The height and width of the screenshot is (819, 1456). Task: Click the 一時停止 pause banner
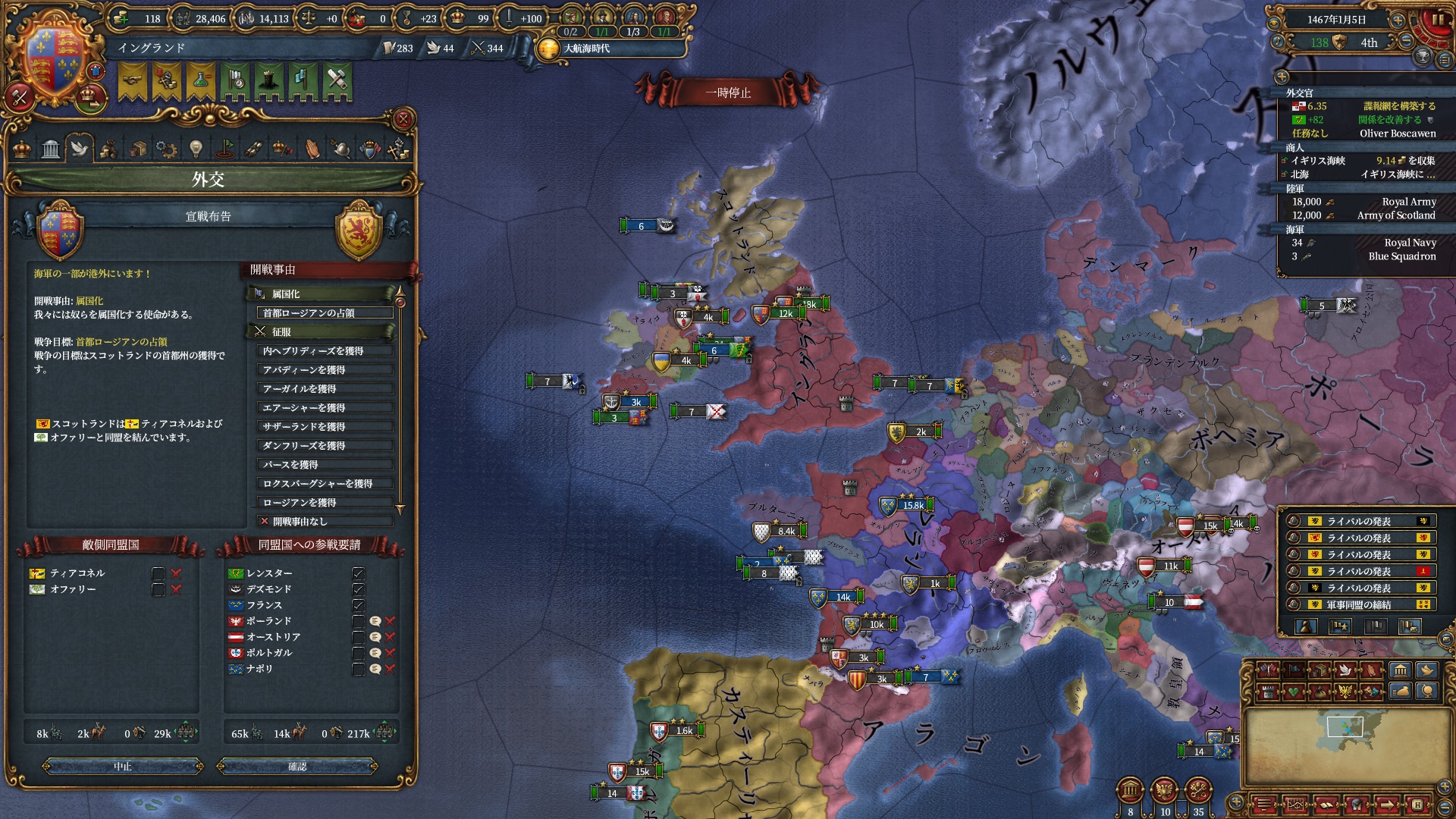pyautogui.click(x=728, y=93)
